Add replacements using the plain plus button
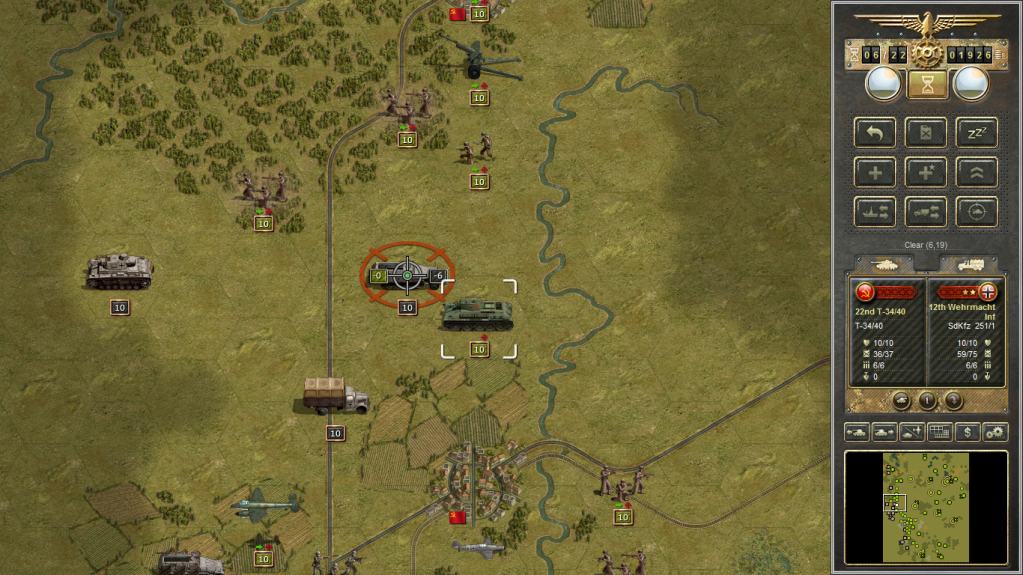 pos(875,172)
